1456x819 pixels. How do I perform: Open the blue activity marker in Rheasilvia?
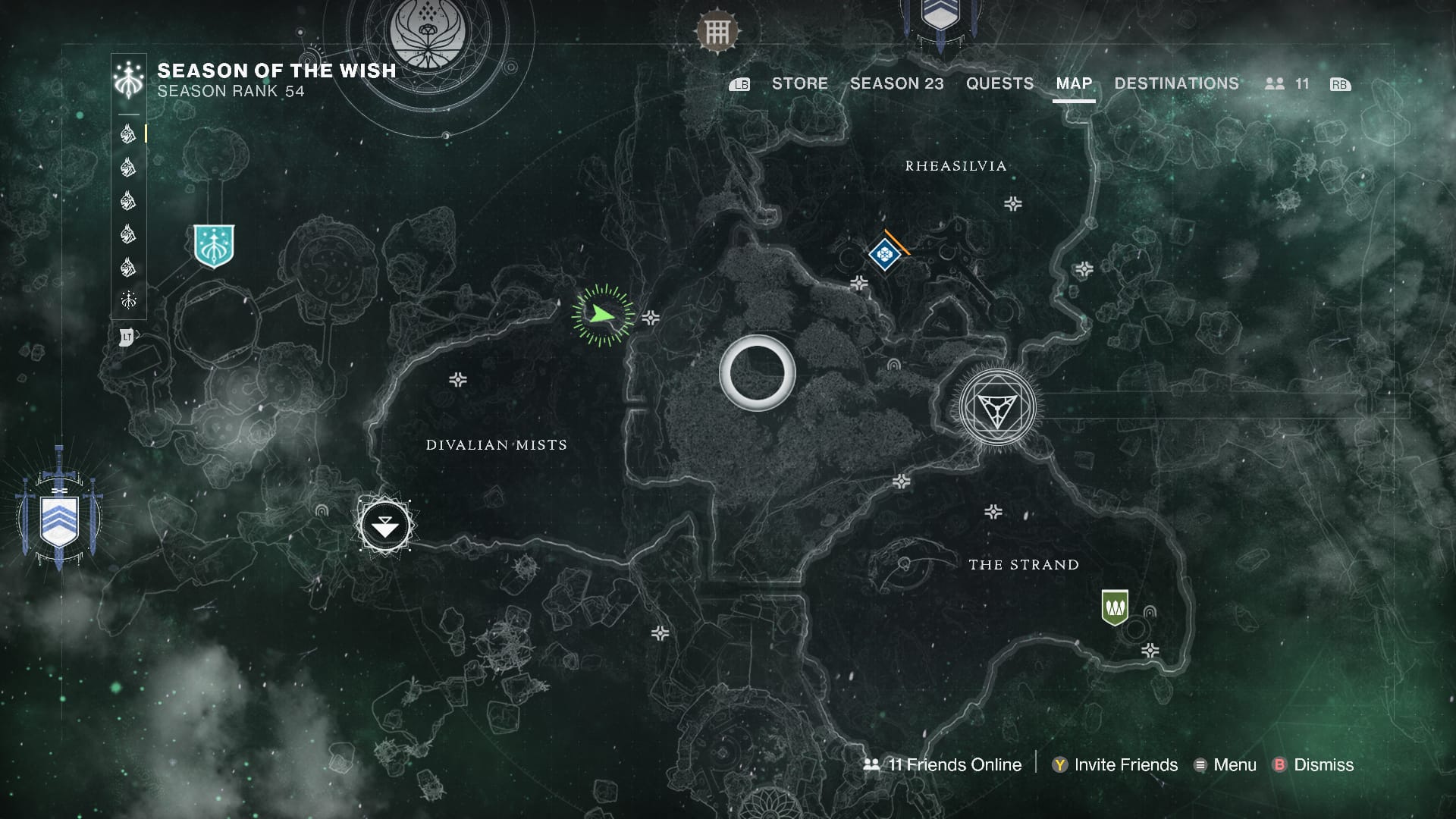(884, 256)
